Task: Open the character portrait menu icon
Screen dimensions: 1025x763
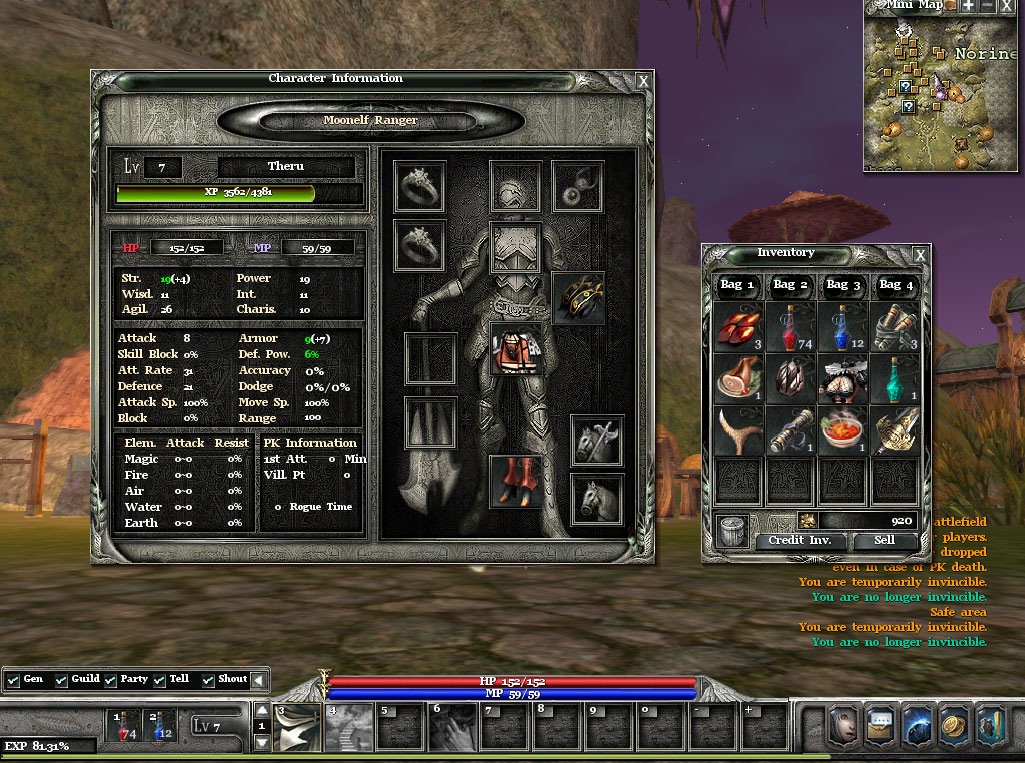Action: tap(841, 727)
